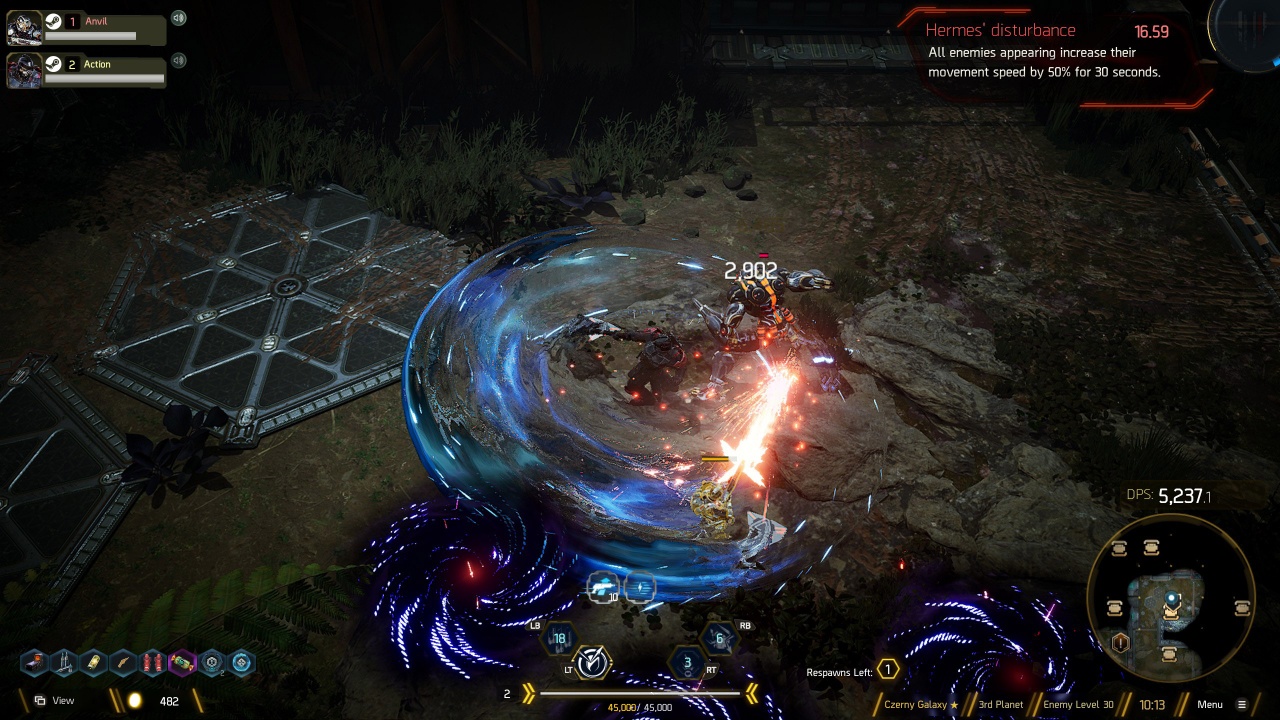Click the LB skill showing 18 charges
Viewport: 1280px width, 720px height.
pyautogui.click(x=560, y=638)
